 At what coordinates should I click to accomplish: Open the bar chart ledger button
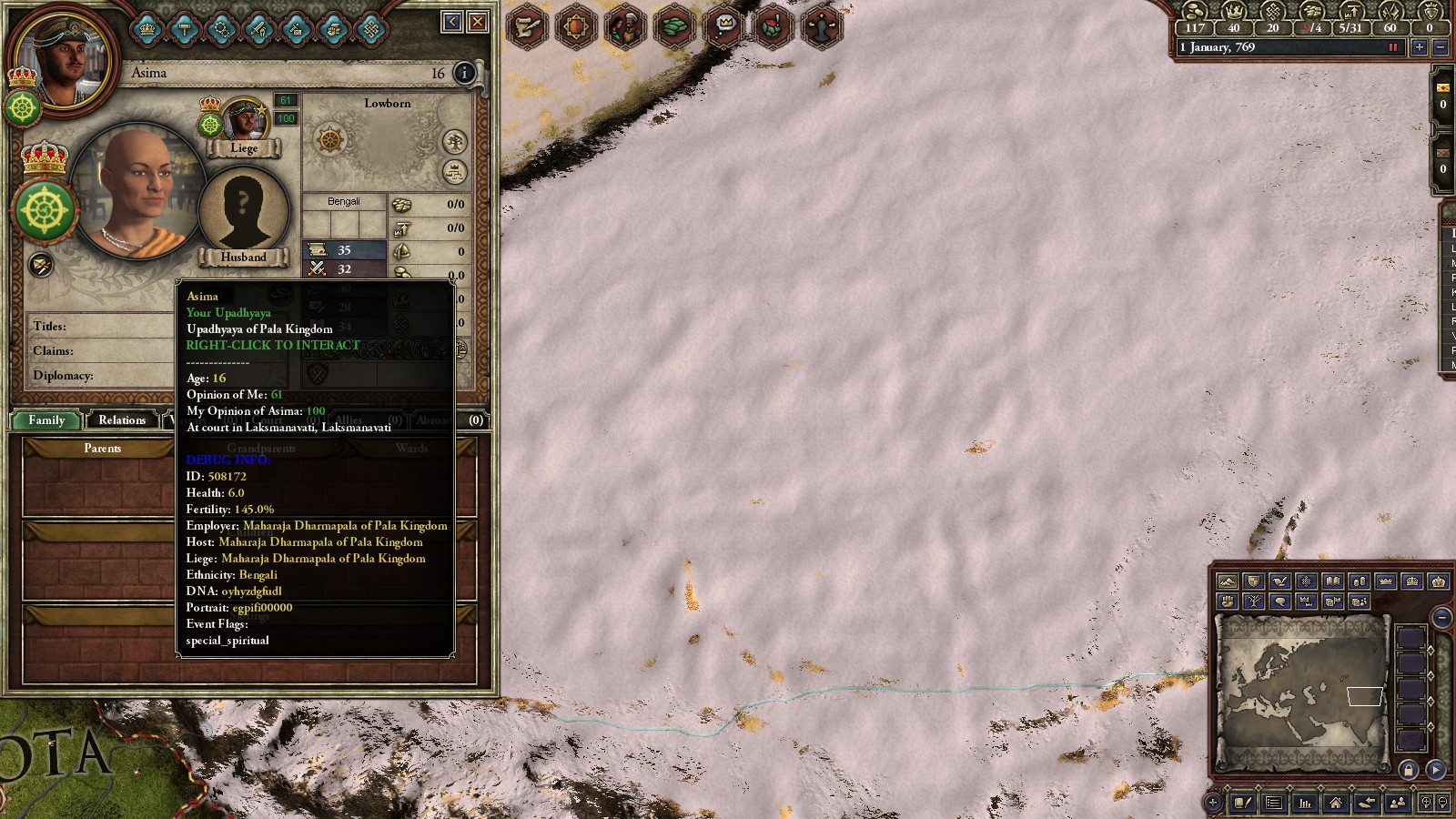[1305, 803]
